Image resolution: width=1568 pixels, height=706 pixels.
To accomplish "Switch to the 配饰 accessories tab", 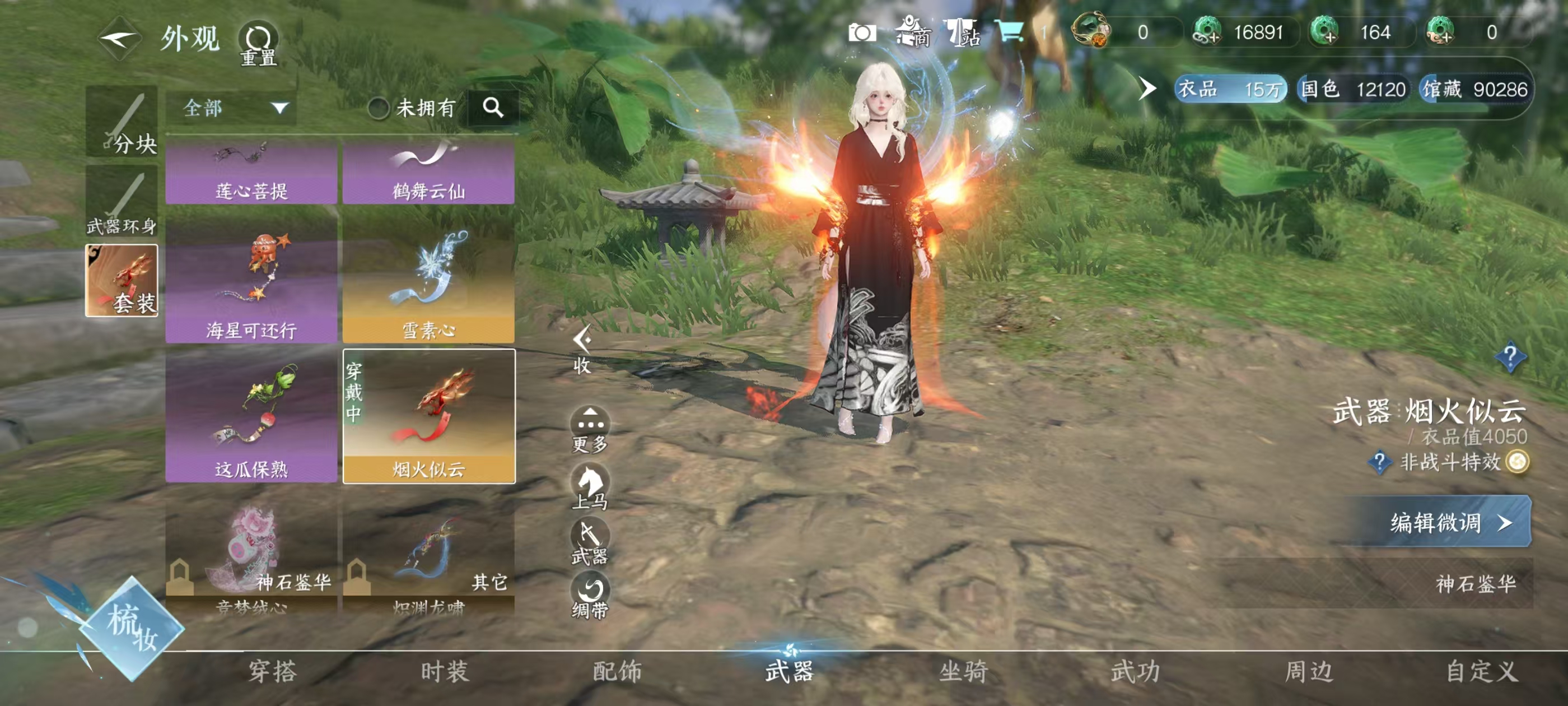I will 617,671.
